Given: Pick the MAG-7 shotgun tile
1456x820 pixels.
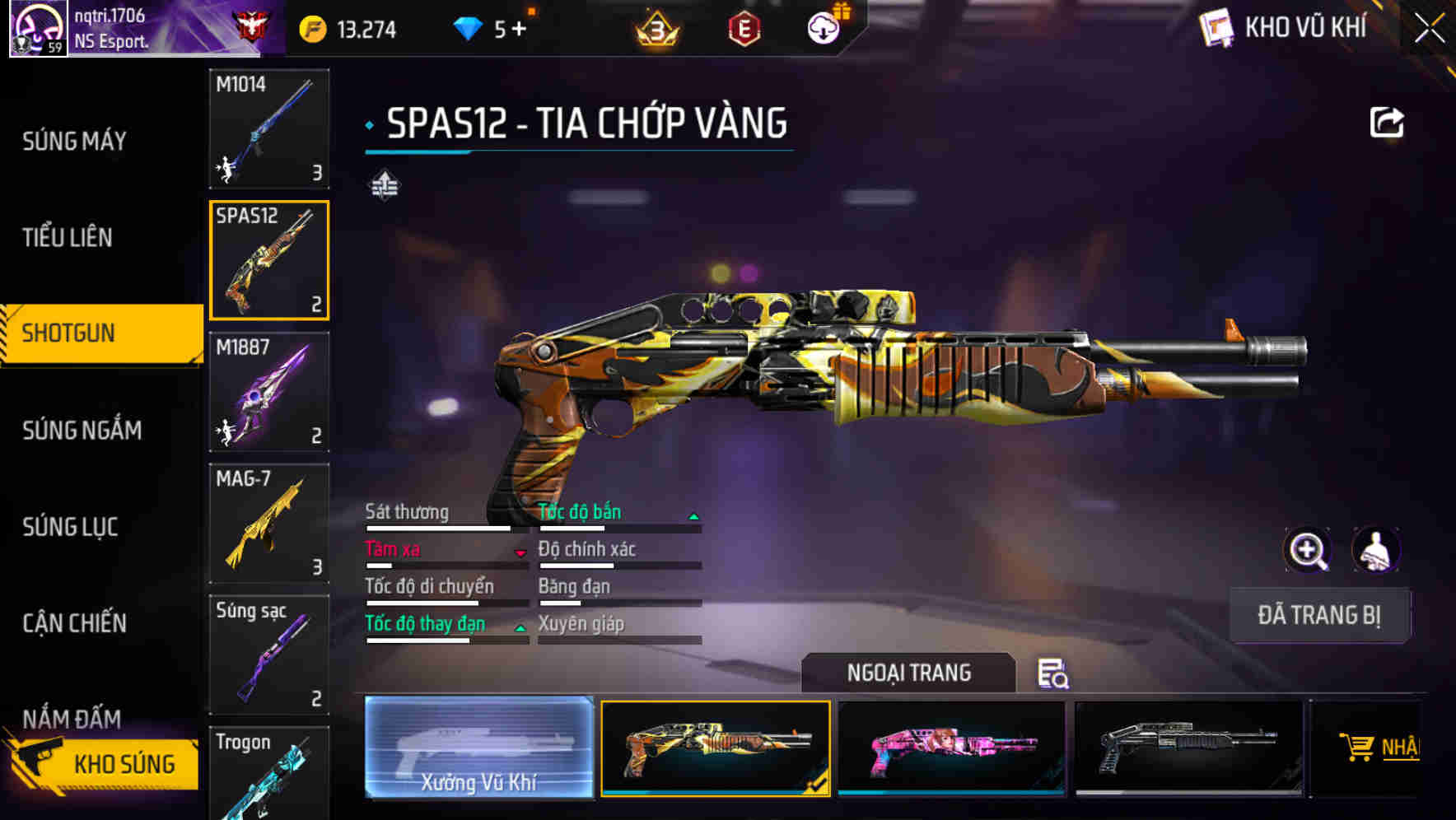Looking at the screenshot, I should [x=269, y=524].
